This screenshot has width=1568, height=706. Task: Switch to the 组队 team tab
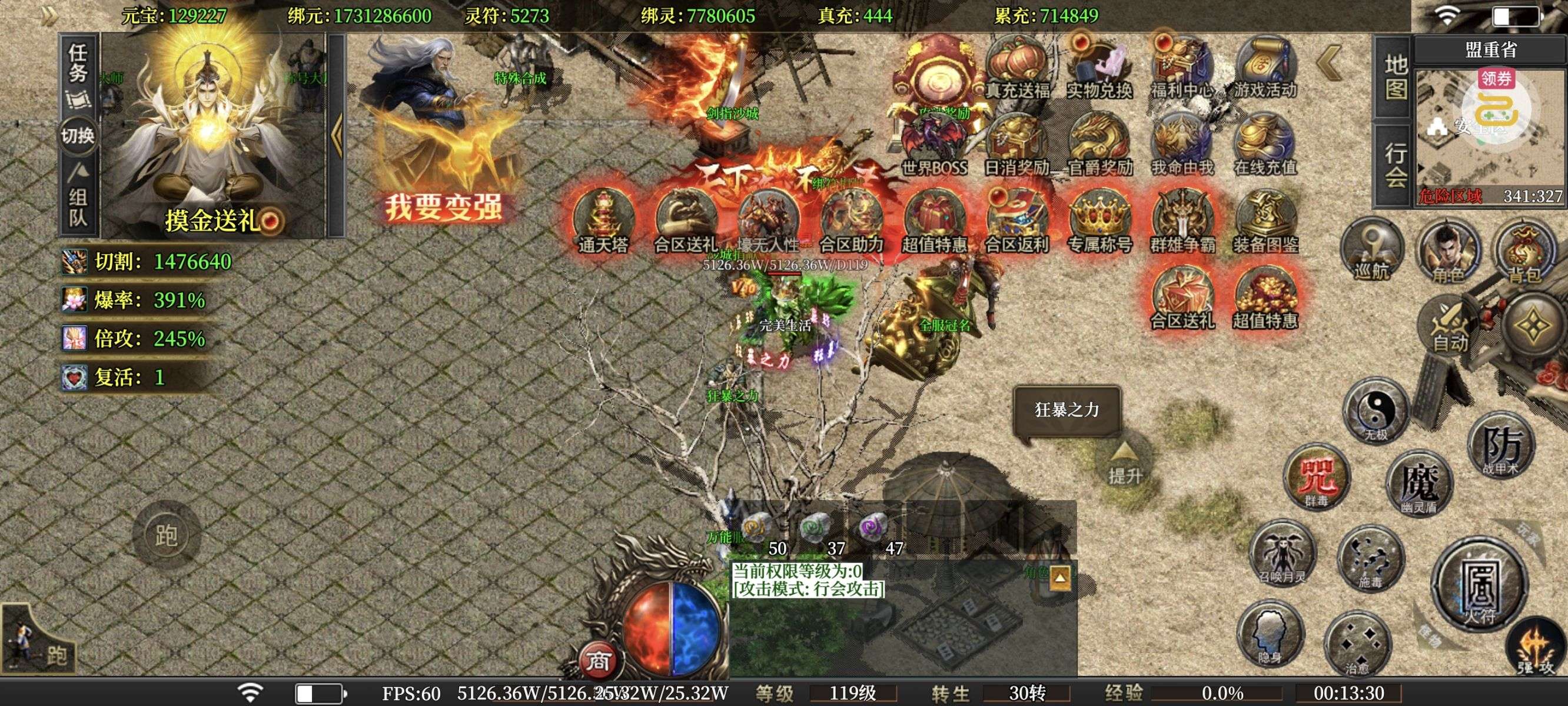coord(78,206)
